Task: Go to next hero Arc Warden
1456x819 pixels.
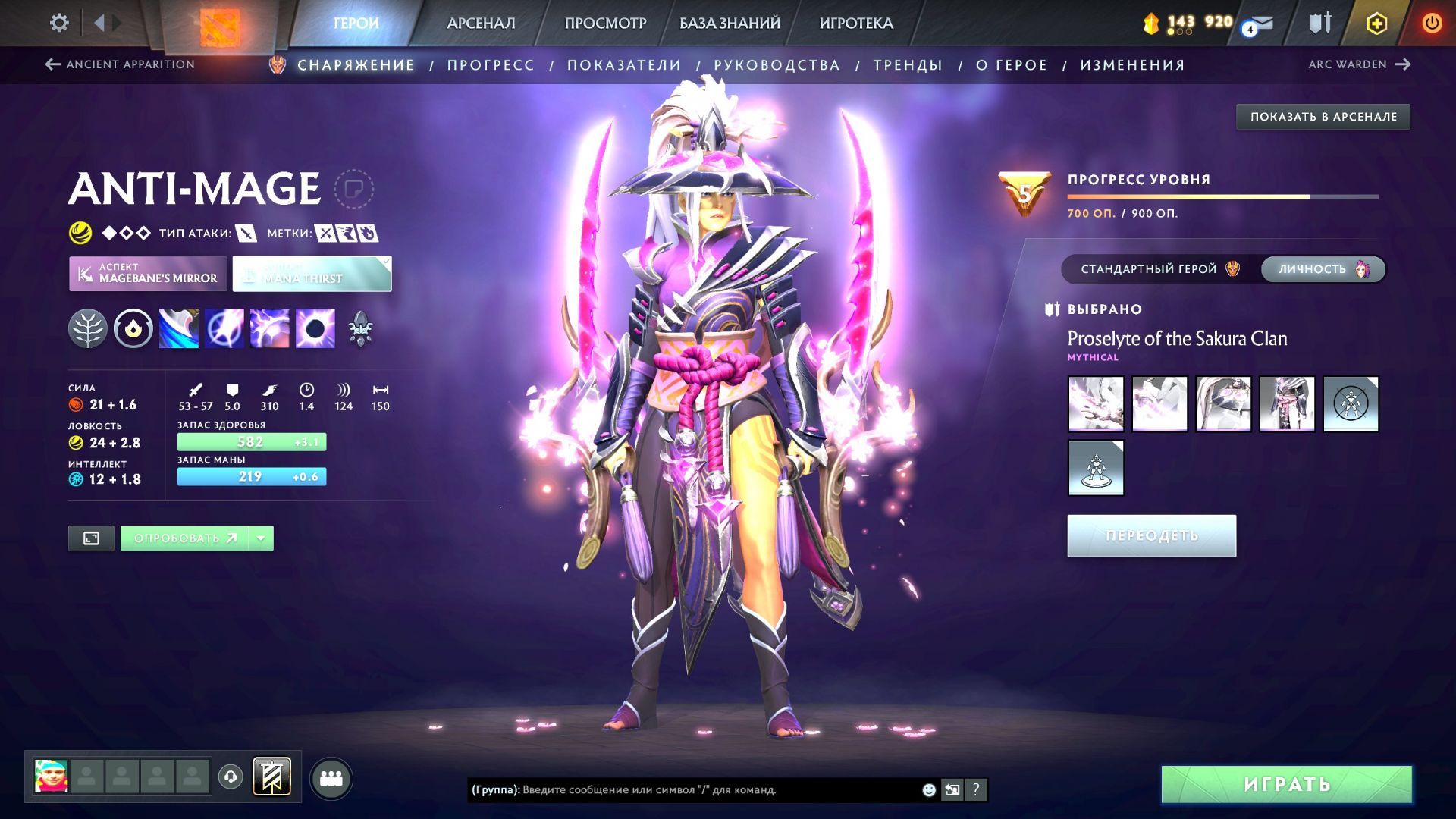Action: (1358, 64)
